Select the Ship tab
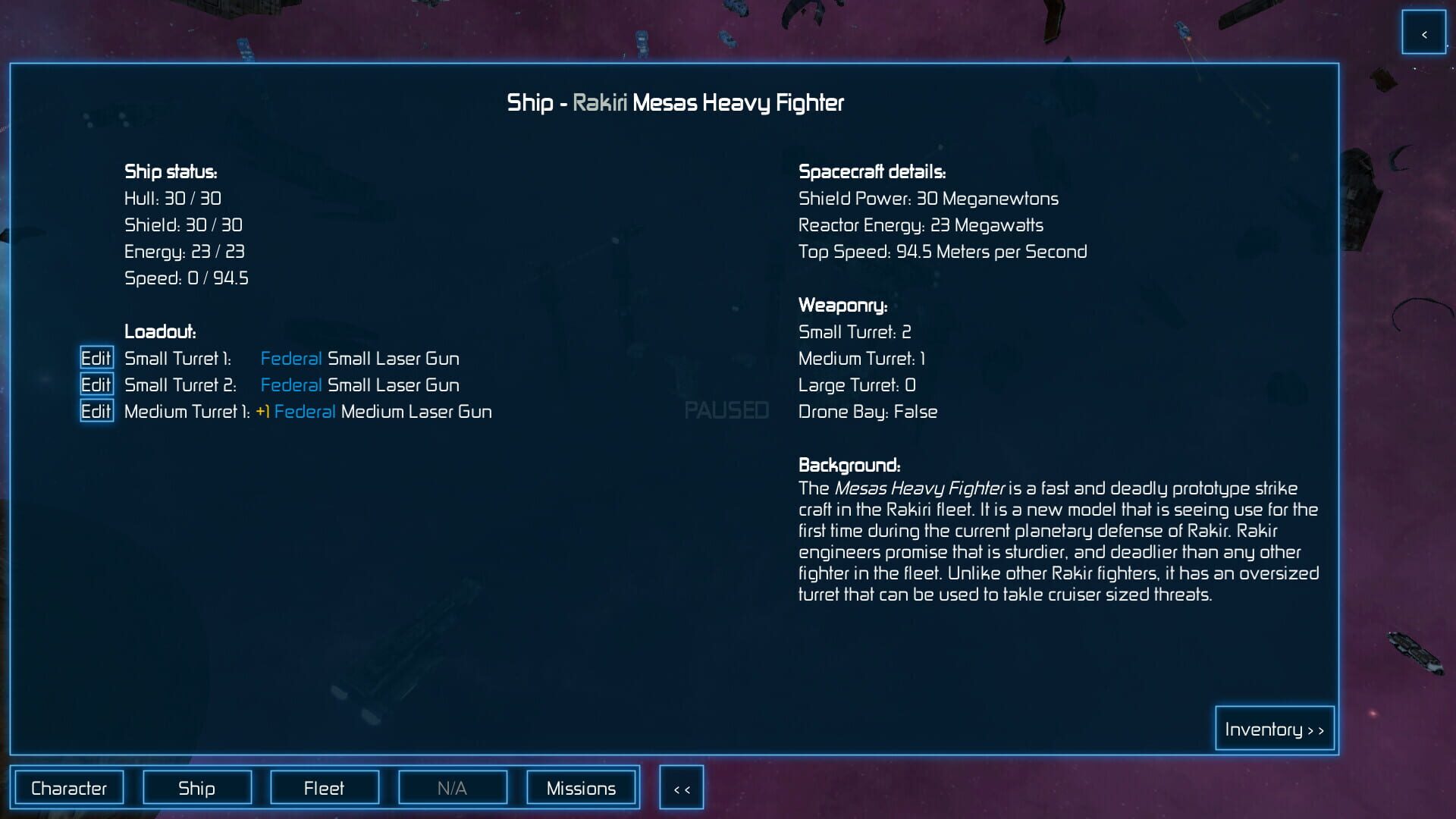 tap(196, 787)
